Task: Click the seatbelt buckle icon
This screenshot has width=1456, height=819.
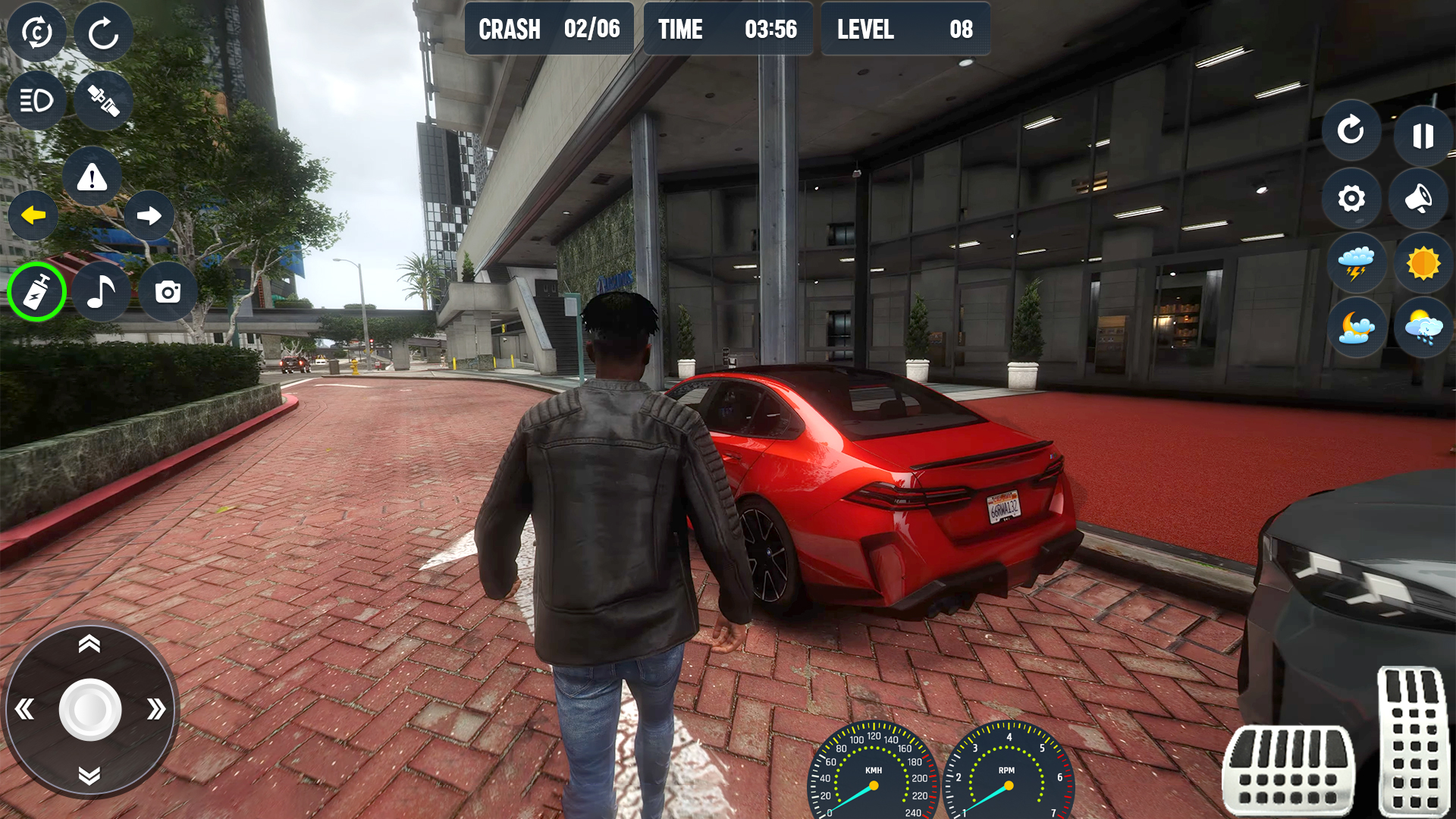Action: pyautogui.click(x=103, y=100)
